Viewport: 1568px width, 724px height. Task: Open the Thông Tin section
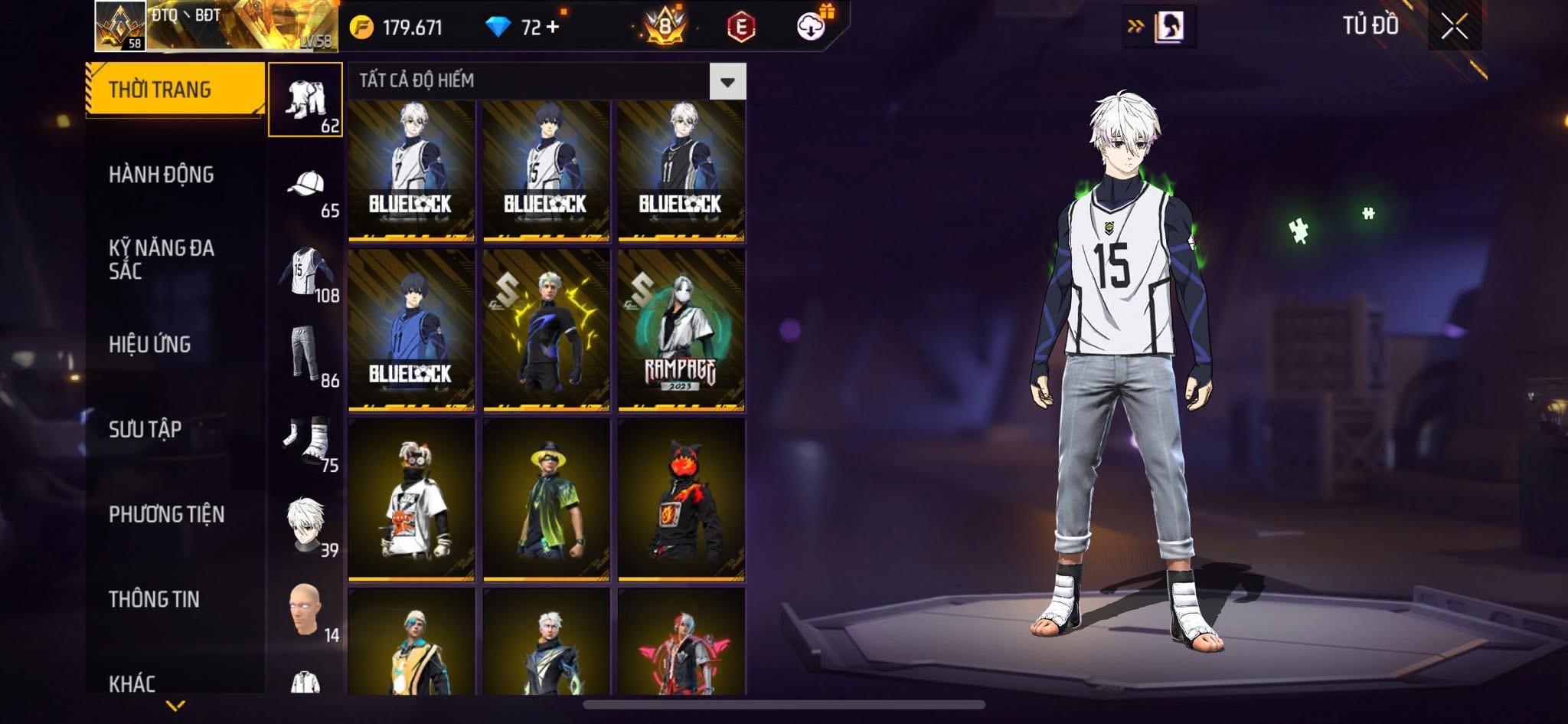(x=154, y=599)
